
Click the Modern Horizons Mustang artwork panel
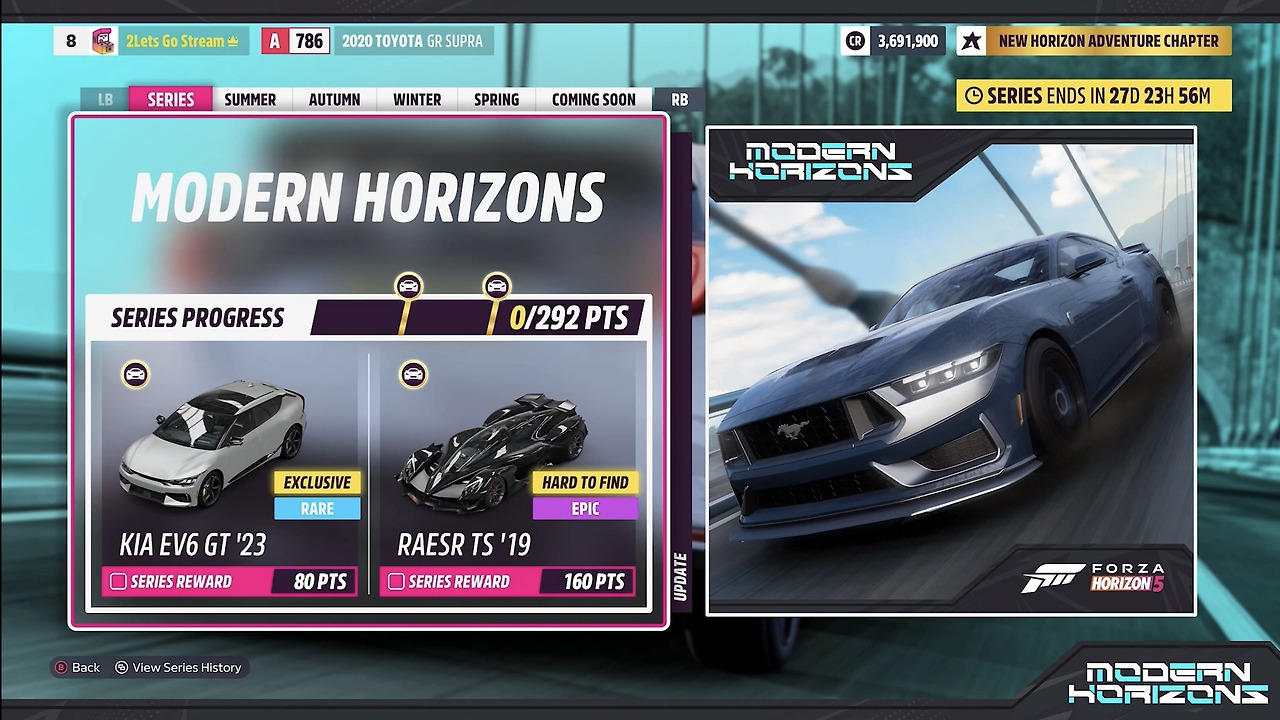951,370
